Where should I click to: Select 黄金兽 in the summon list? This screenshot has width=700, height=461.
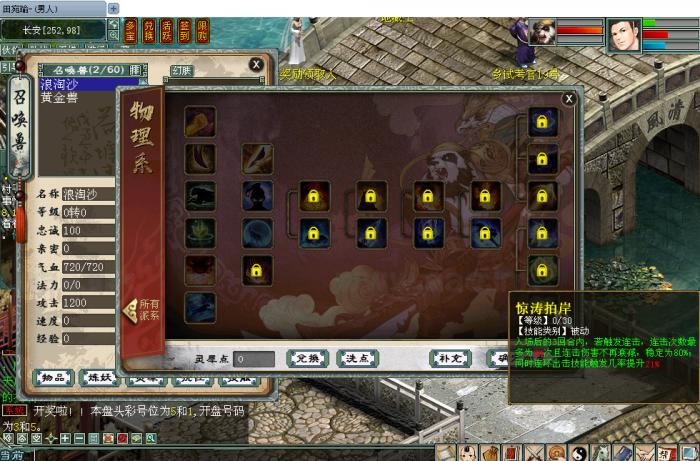(x=64, y=98)
